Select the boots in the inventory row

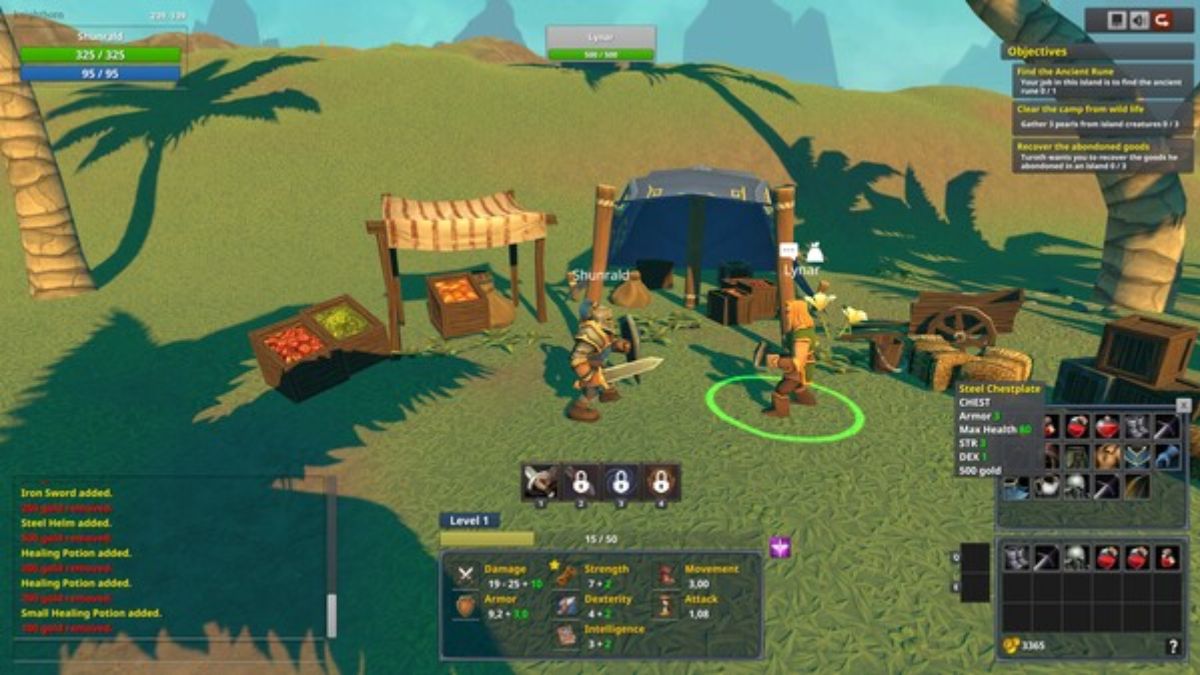pyautogui.click(x=1017, y=558)
